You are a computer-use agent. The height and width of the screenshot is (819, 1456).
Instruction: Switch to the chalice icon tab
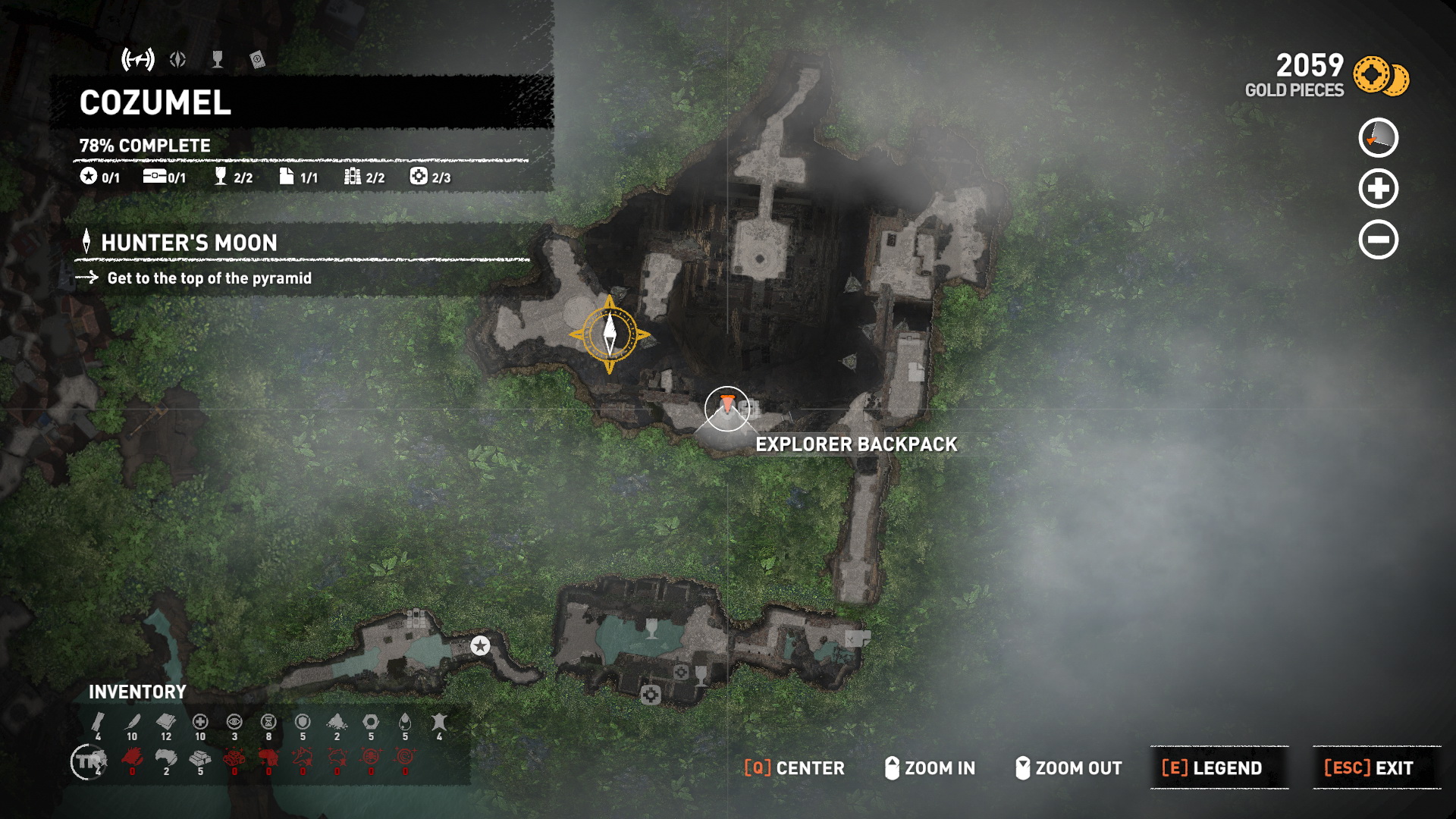click(218, 59)
